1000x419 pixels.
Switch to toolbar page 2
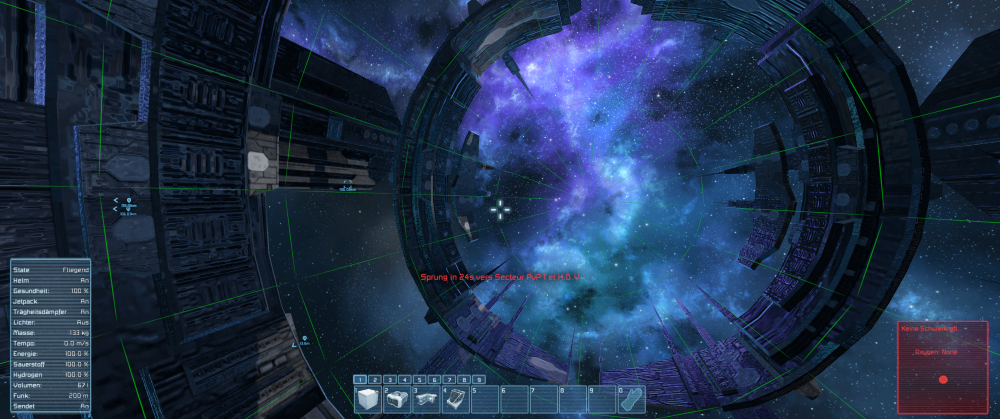[x=376, y=380]
